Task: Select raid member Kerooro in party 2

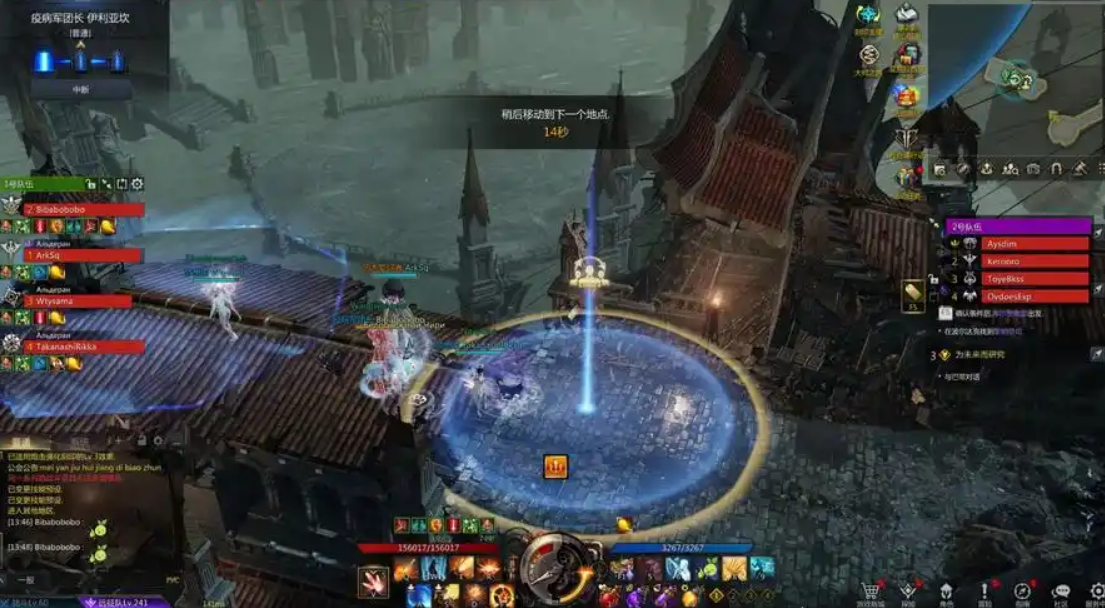Action: tap(1034, 261)
